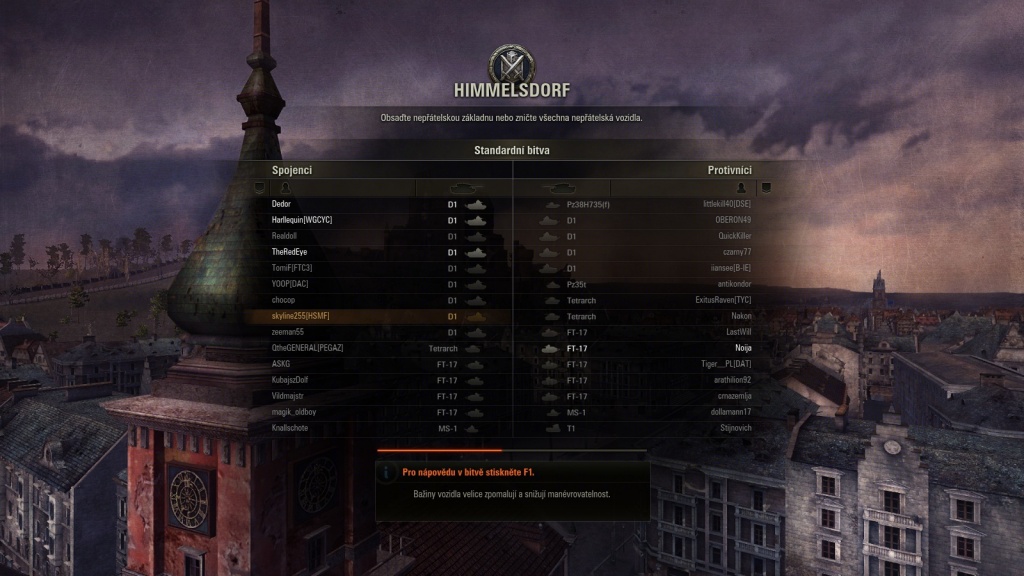Choose enemy ExitusRaven[TYC] row
This screenshot has width=1024, height=576.
pyautogui.click(x=723, y=300)
